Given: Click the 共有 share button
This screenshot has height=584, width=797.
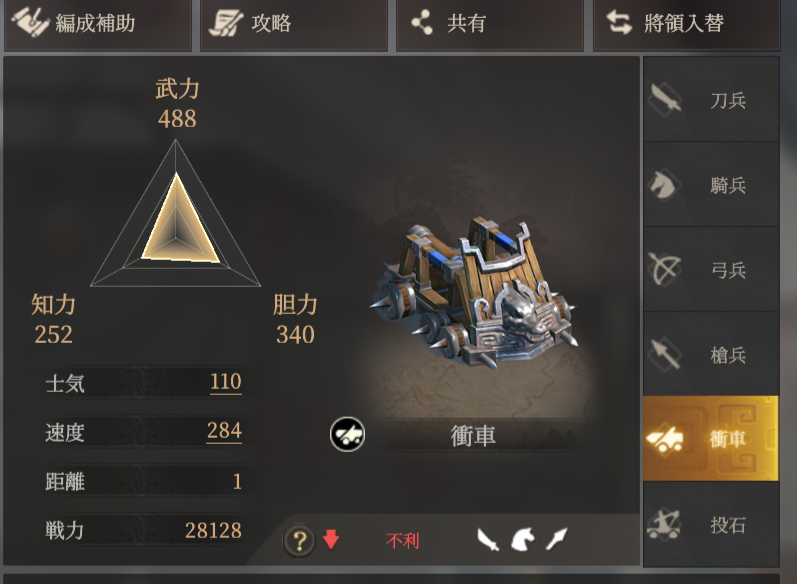Looking at the screenshot, I should [x=490, y=24].
